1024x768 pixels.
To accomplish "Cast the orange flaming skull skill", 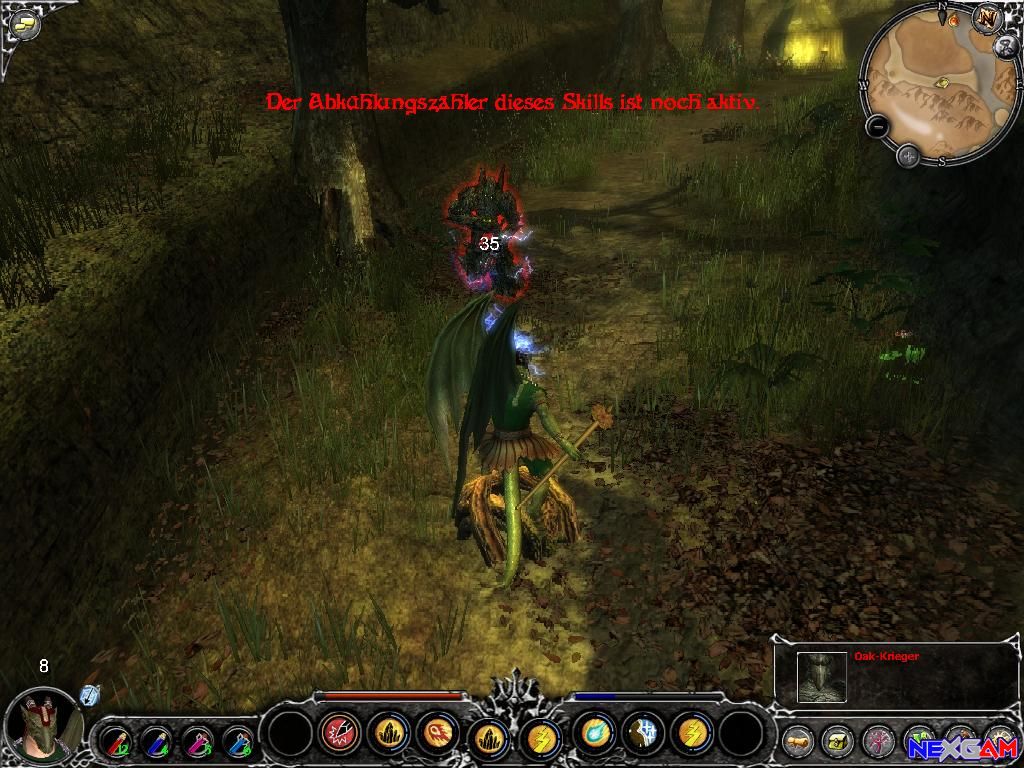I will (439, 734).
